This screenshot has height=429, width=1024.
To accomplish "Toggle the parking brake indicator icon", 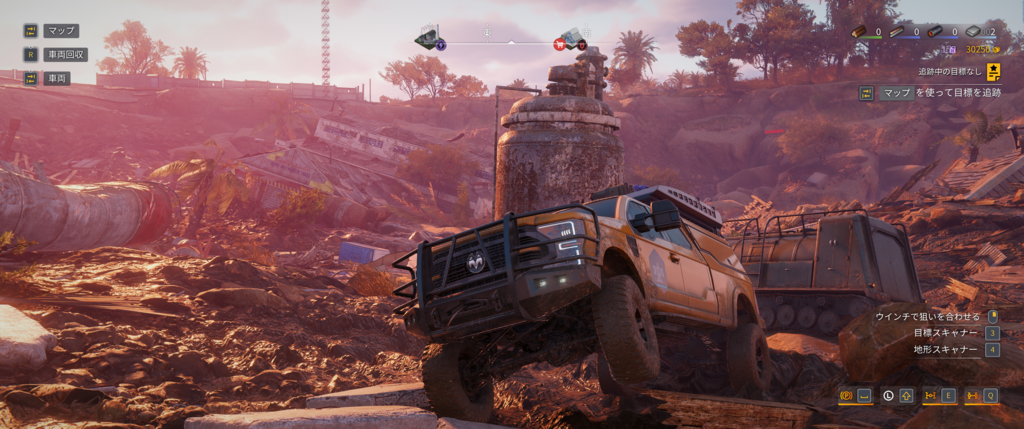I will click(846, 396).
